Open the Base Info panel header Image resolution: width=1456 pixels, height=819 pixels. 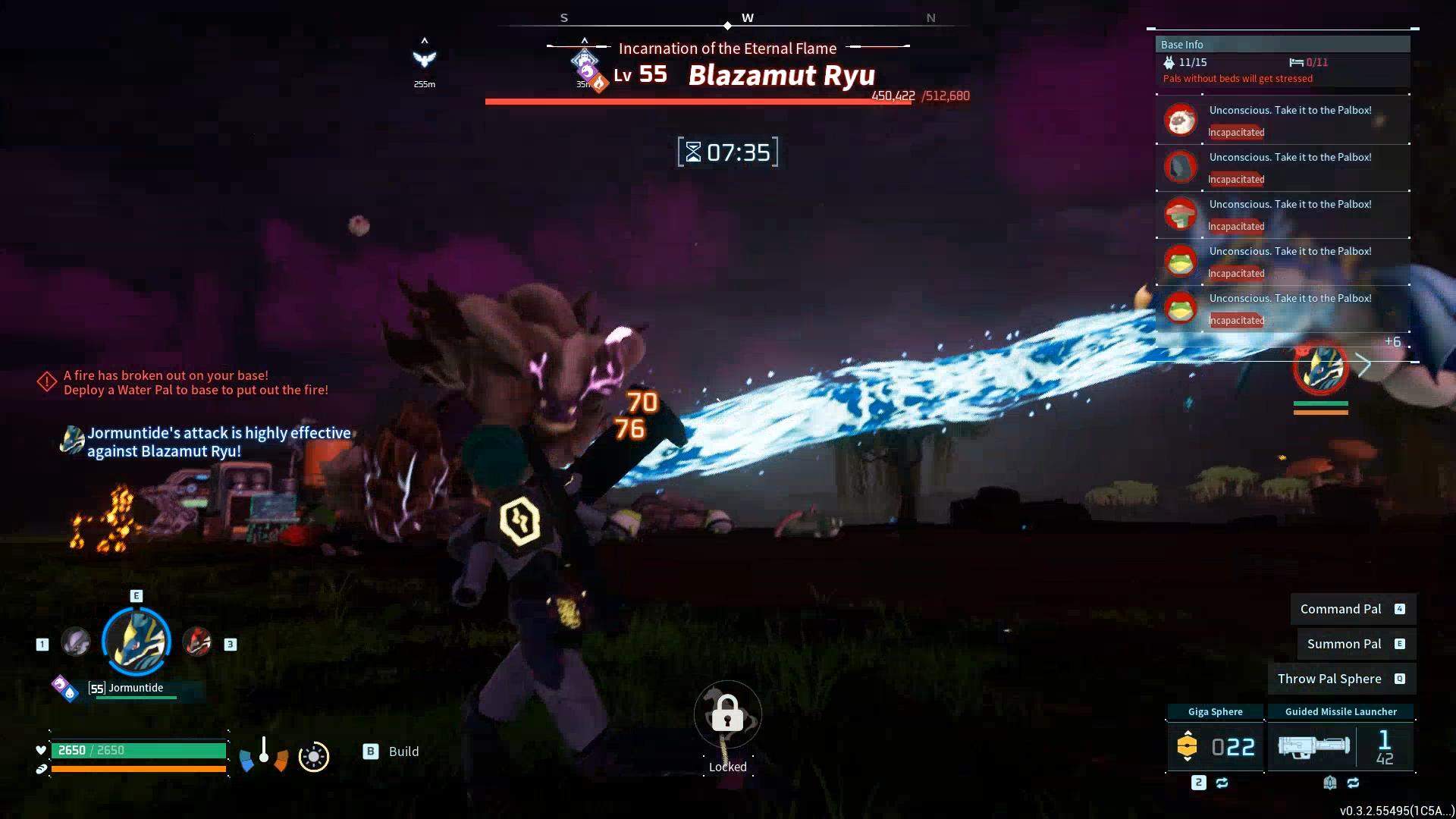(1282, 45)
